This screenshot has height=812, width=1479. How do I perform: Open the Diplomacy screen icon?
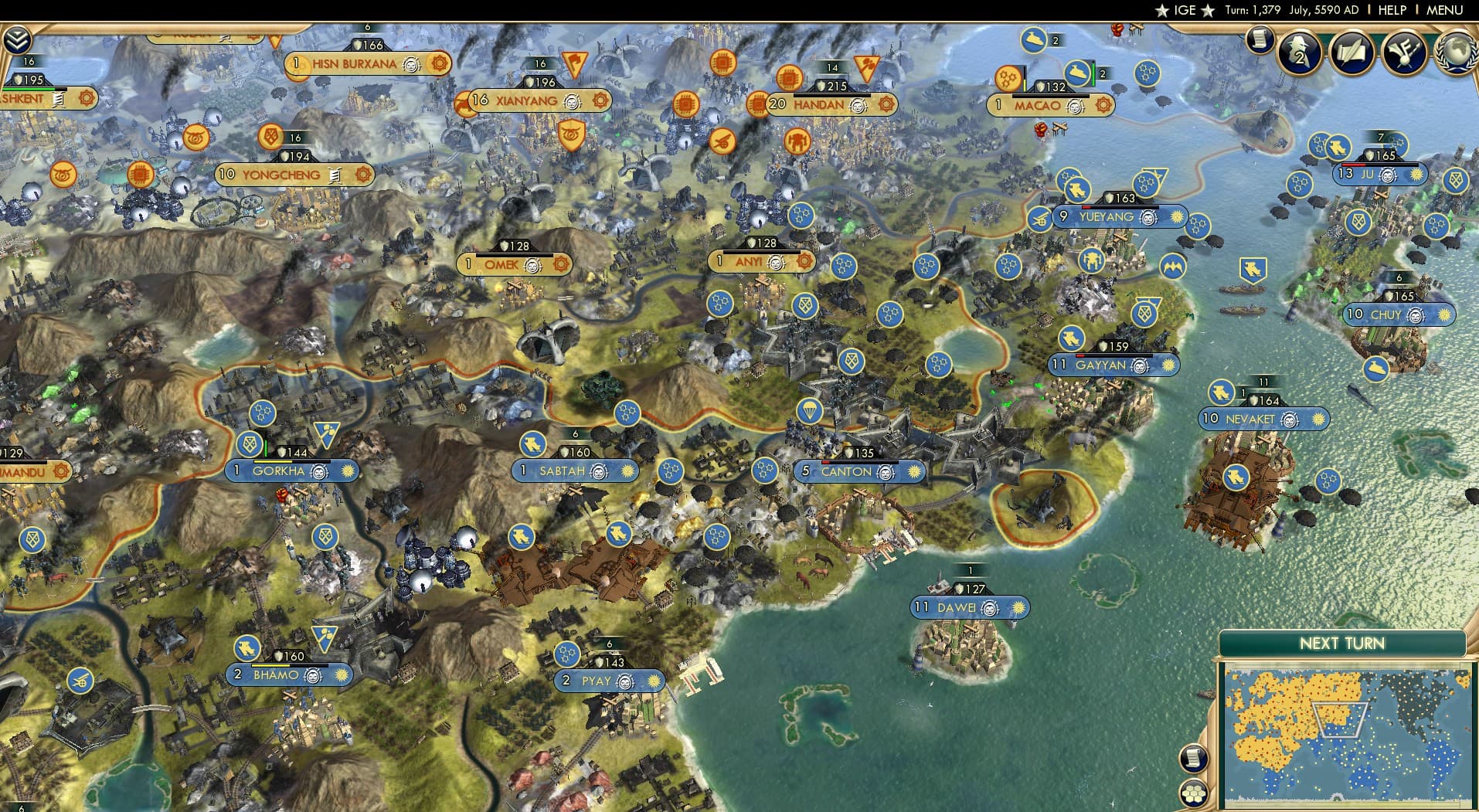(1406, 53)
